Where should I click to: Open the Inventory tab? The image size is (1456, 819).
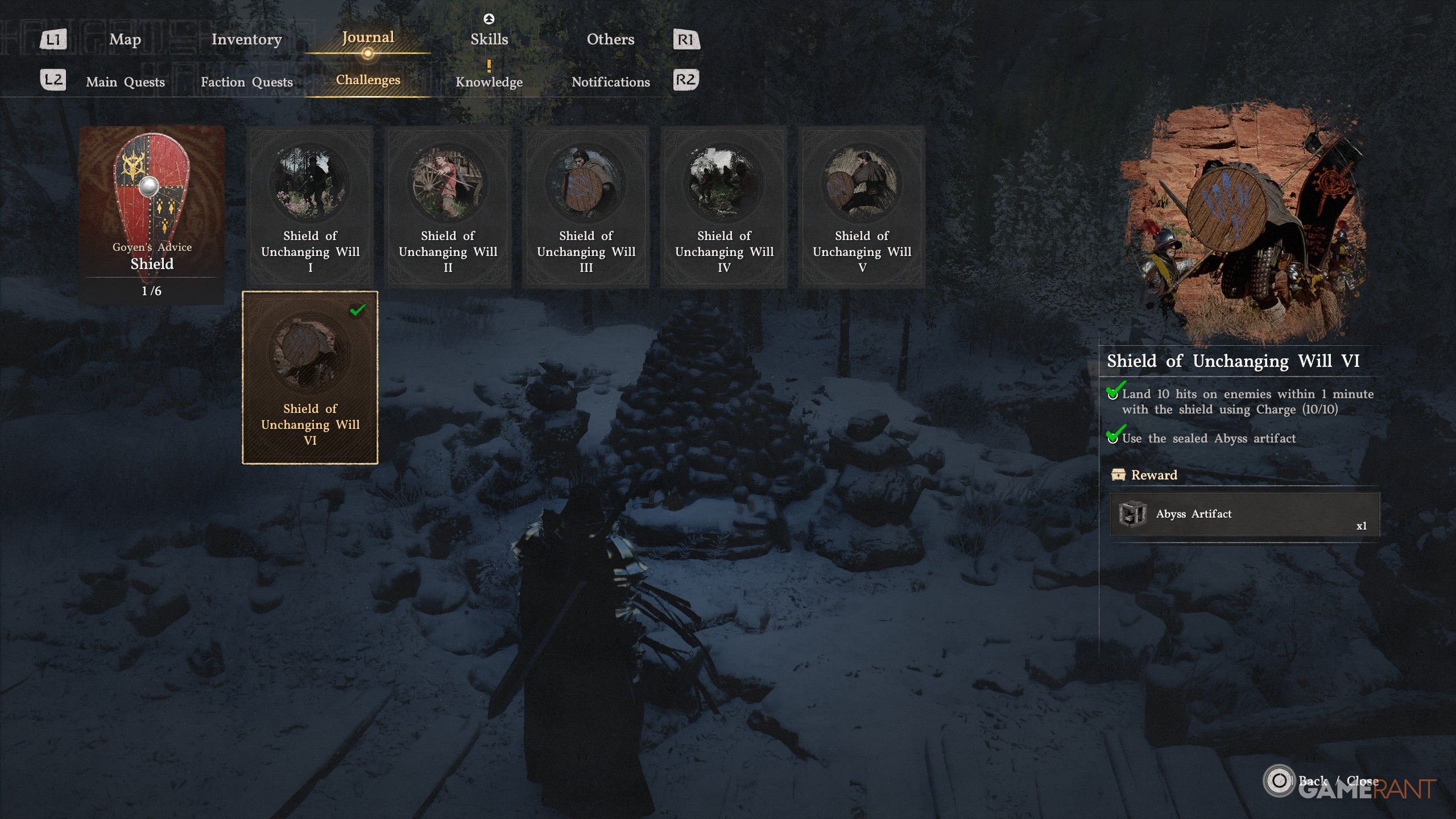246,39
